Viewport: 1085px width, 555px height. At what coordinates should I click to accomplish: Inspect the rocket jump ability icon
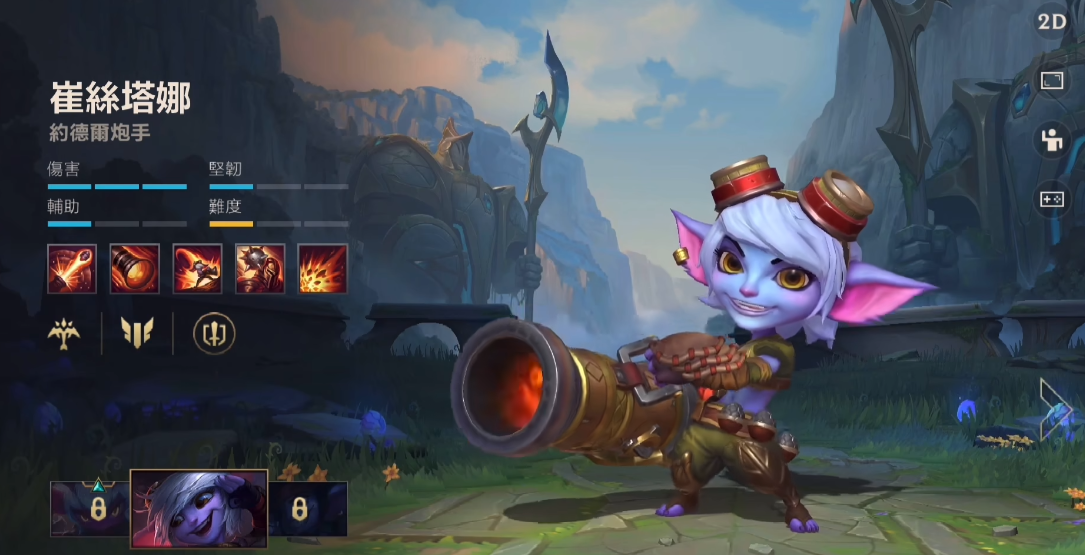pyautogui.click(x=197, y=269)
